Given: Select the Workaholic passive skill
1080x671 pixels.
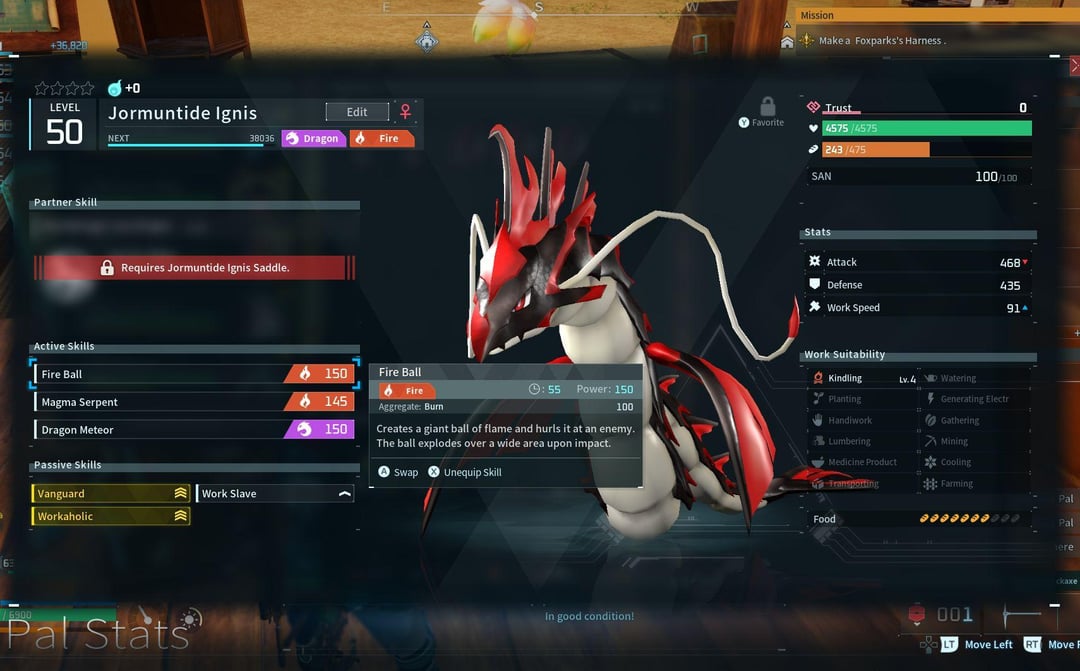Looking at the screenshot, I should coord(111,516).
